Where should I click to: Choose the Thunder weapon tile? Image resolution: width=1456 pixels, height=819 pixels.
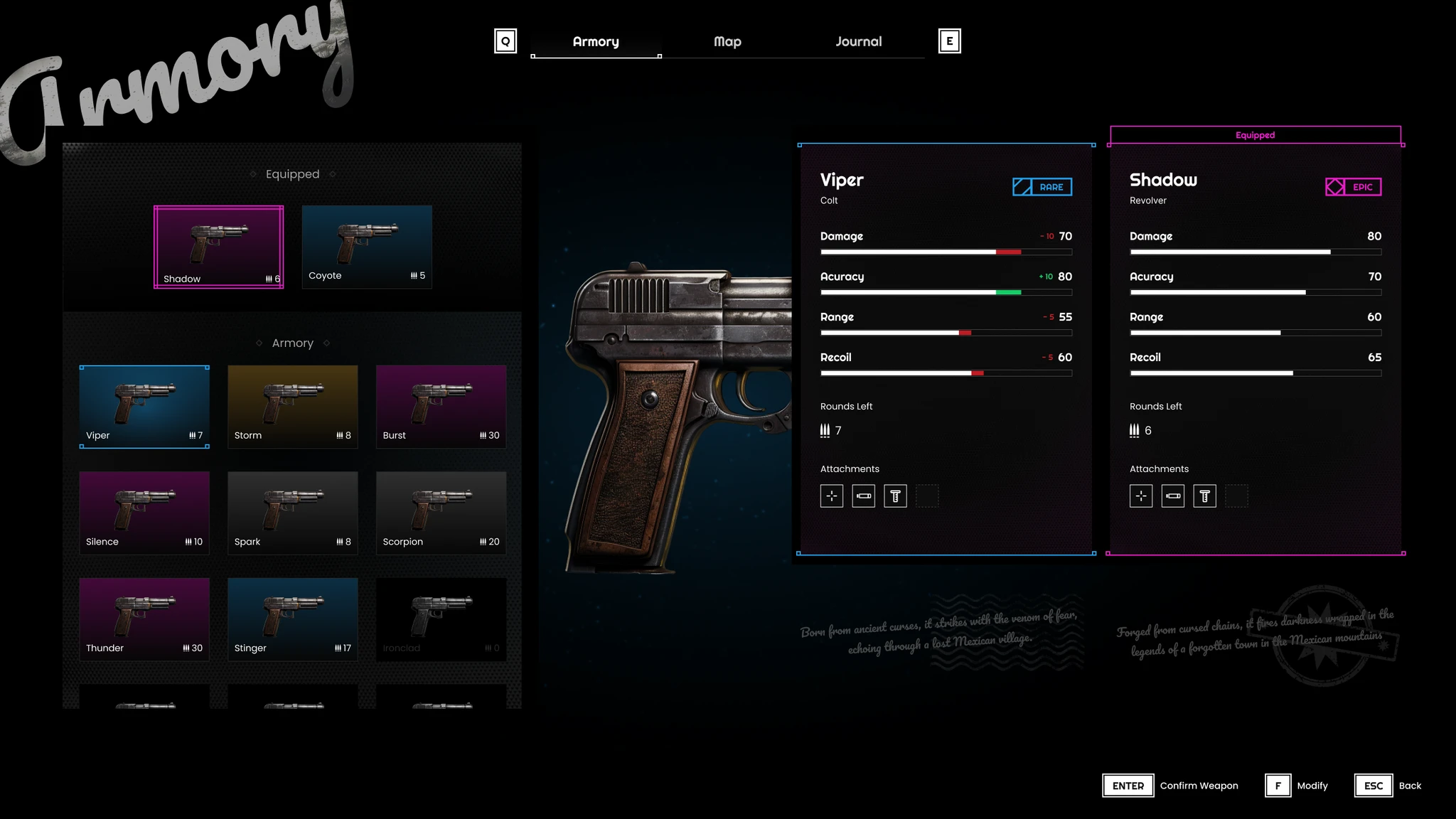[x=144, y=619]
